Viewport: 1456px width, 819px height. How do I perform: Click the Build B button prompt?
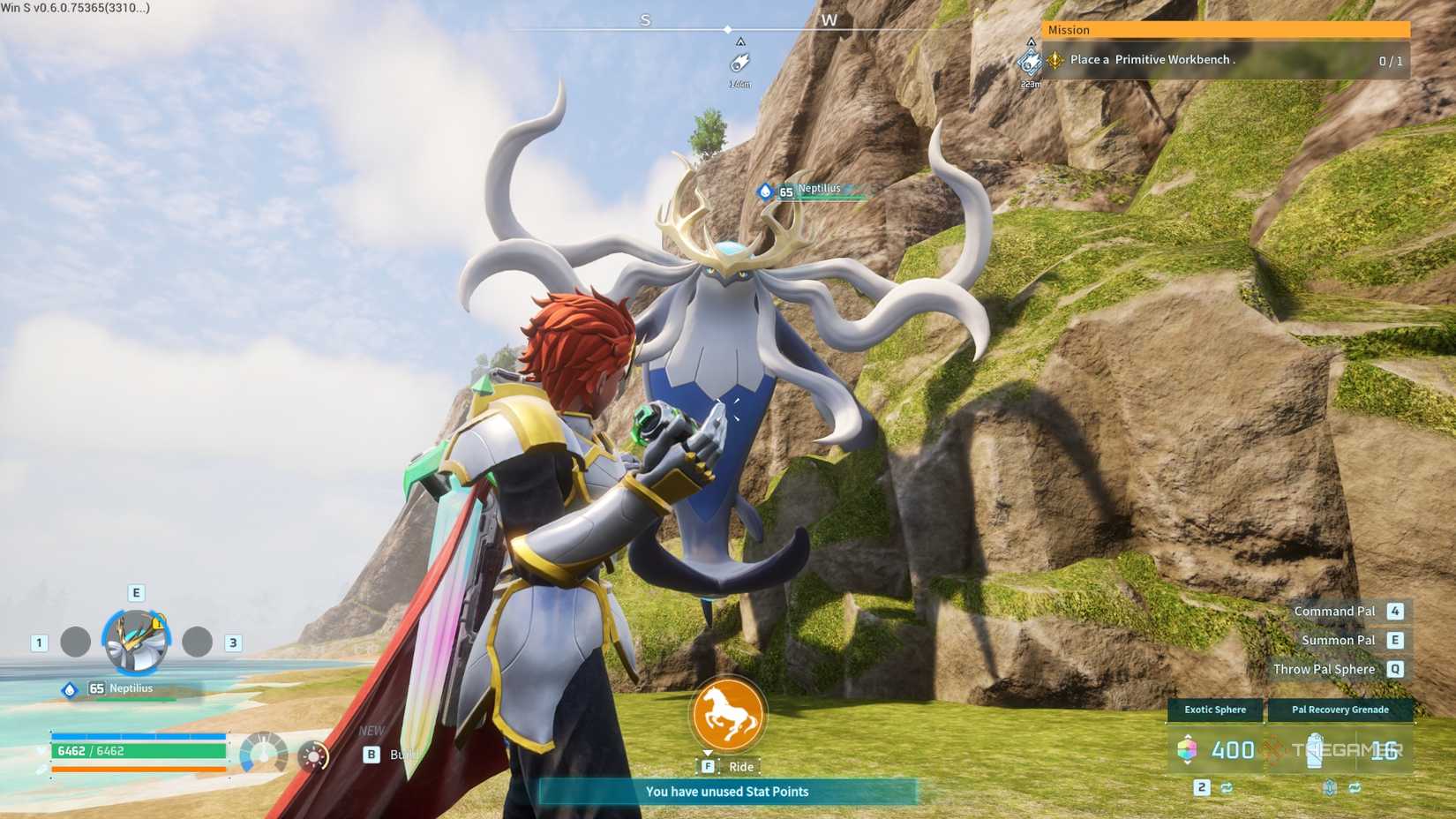click(372, 755)
